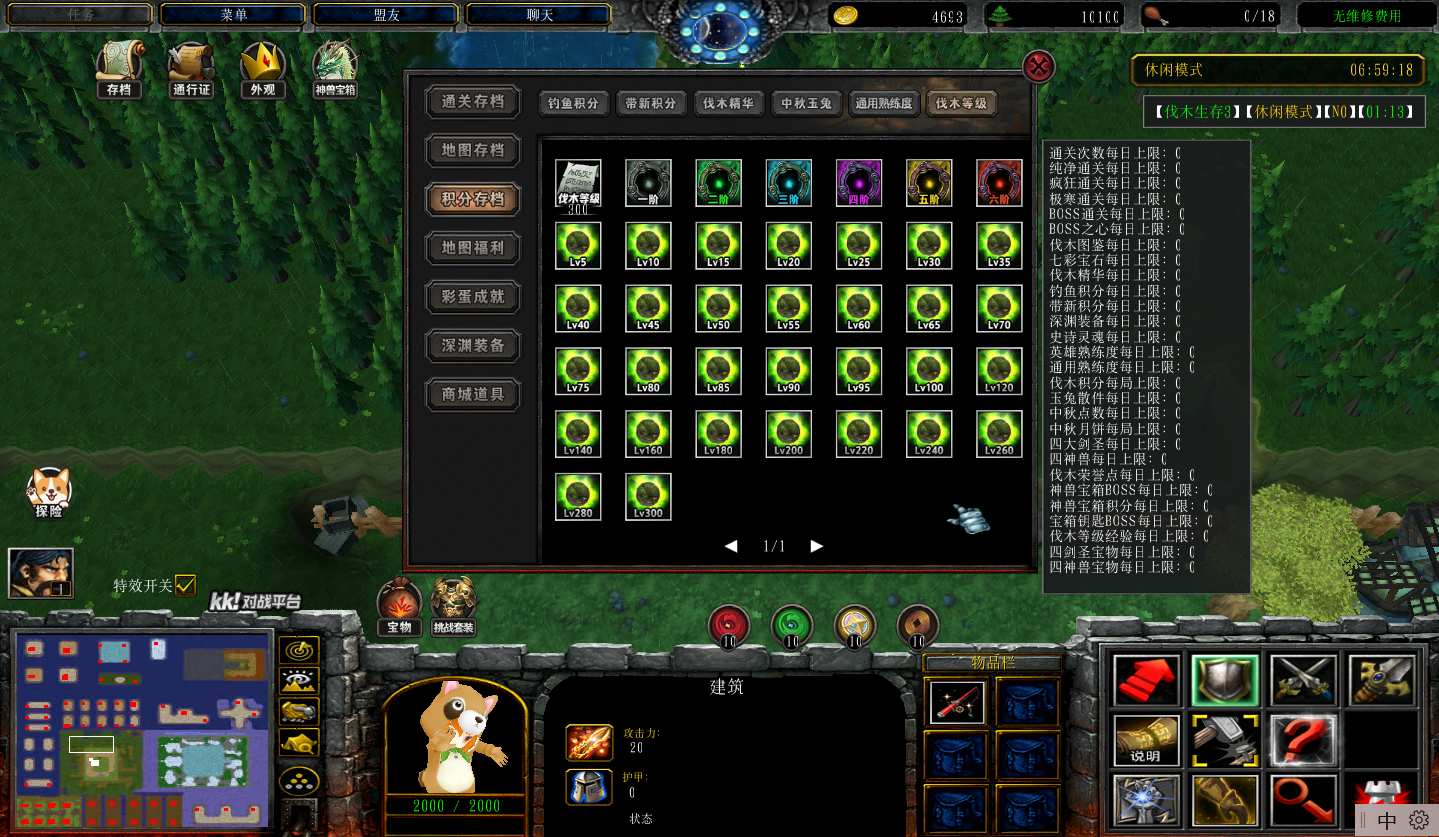Open the 商城道具 section

[473, 395]
